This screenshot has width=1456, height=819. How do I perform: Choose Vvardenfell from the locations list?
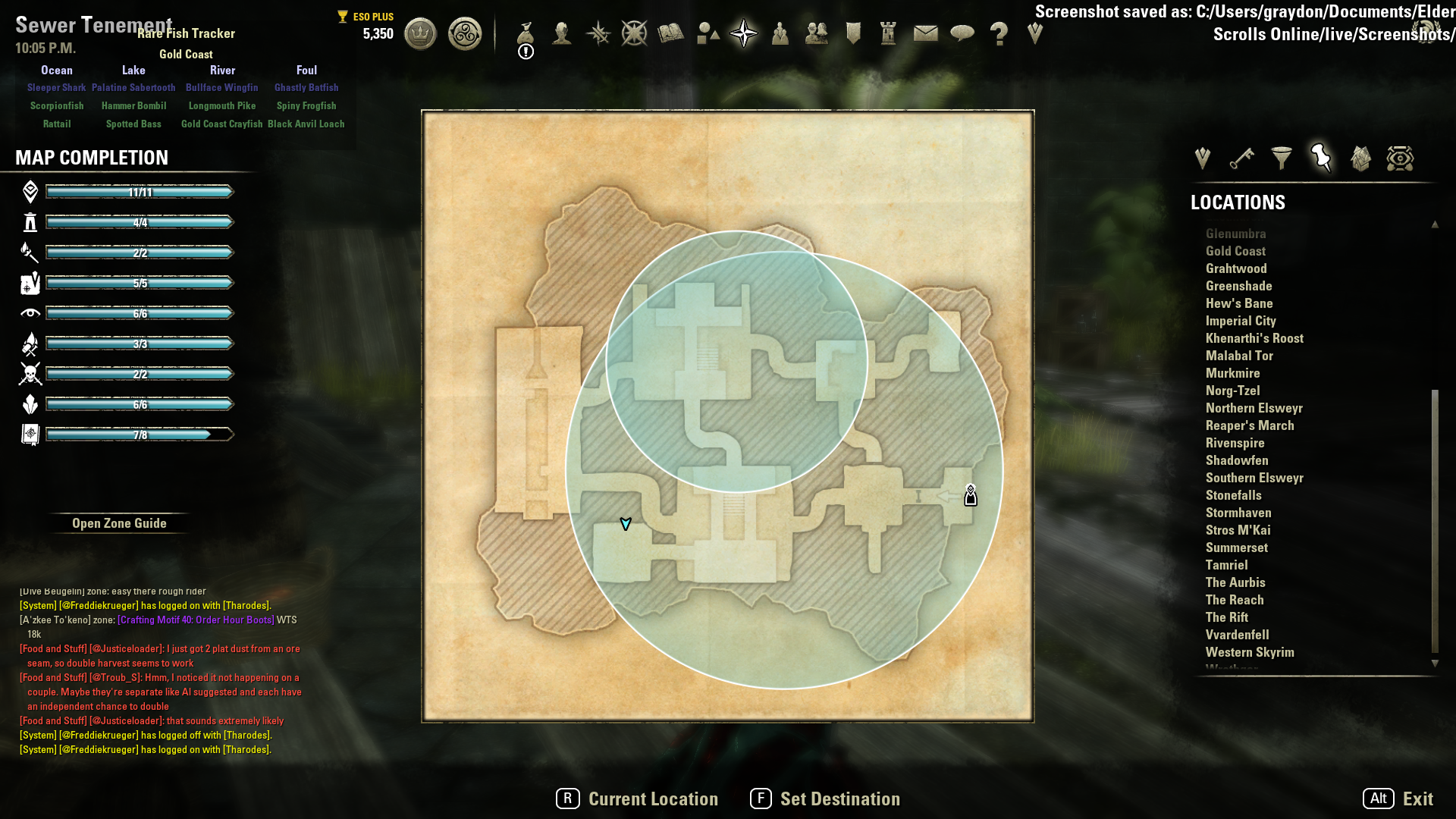[x=1237, y=635]
